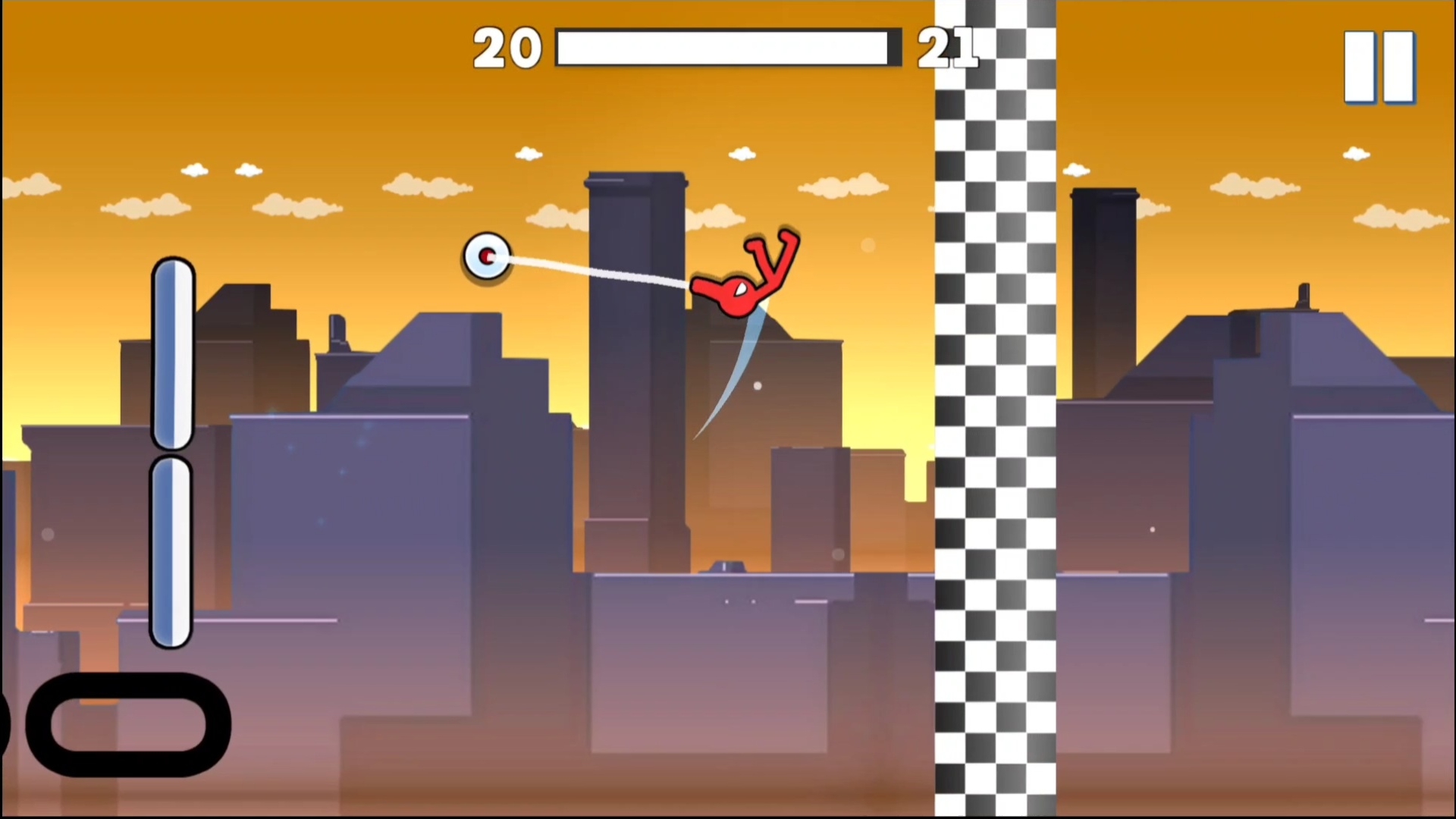Screen dimensions: 1456x819
Task: Tap the upper blue bumper bar on left
Action: point(173,353)
